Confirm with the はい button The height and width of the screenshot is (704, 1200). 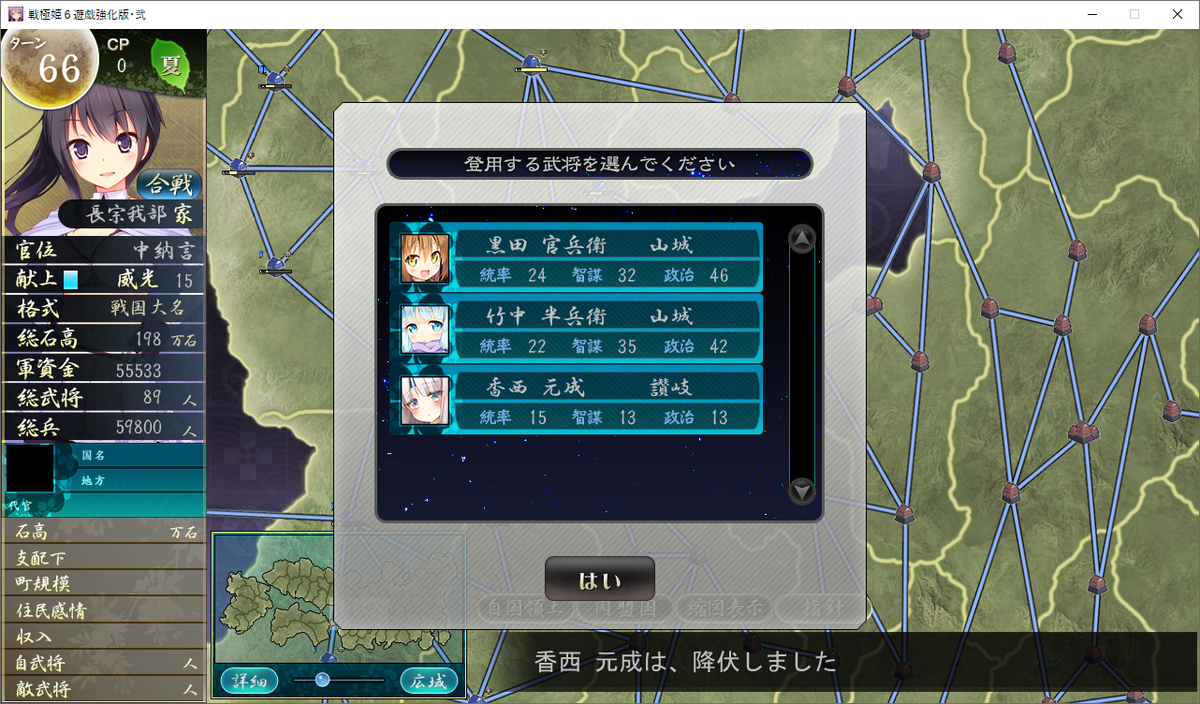(x=599, y=580)
